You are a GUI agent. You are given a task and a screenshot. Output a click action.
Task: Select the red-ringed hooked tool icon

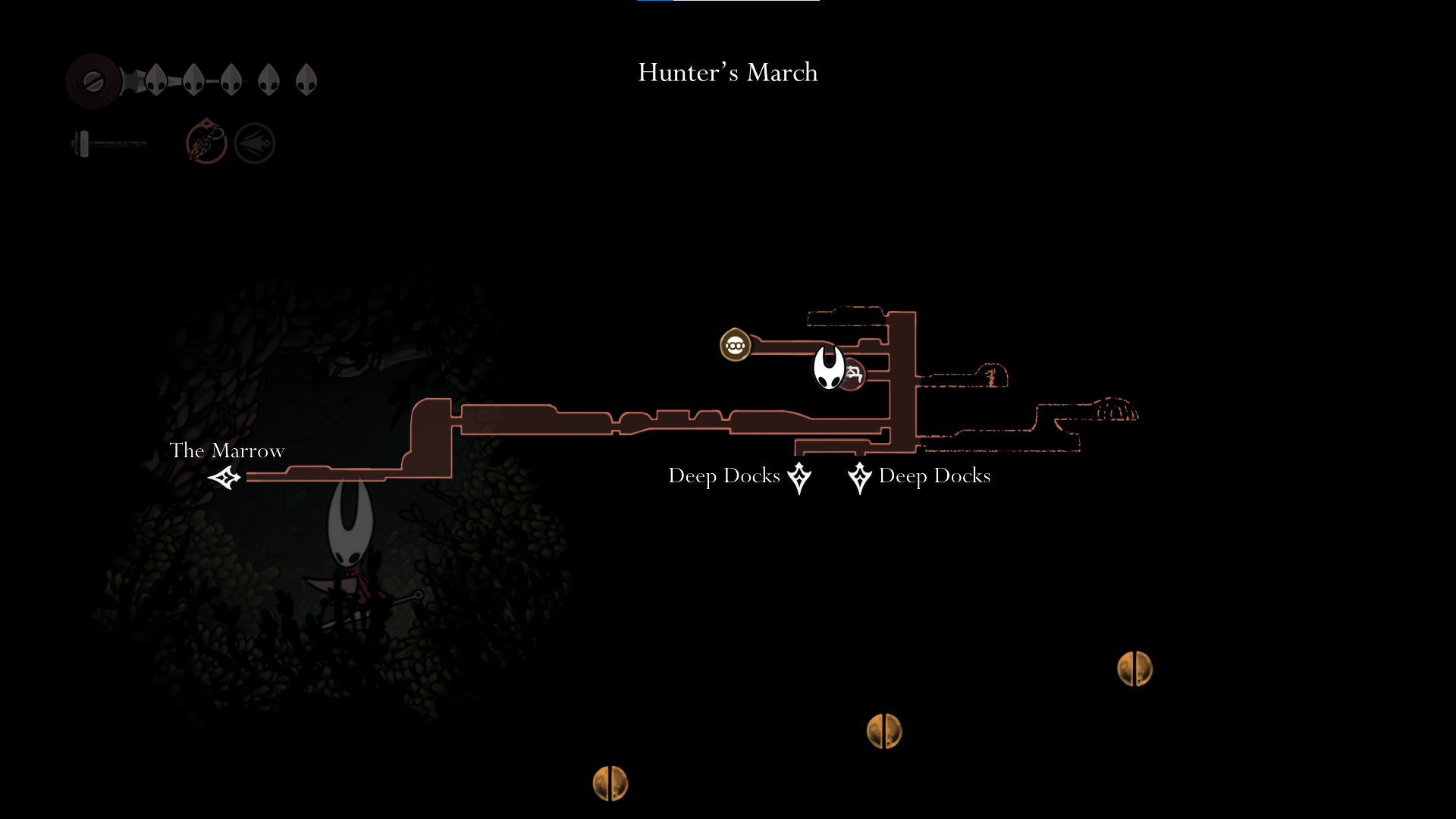(206, 143)
